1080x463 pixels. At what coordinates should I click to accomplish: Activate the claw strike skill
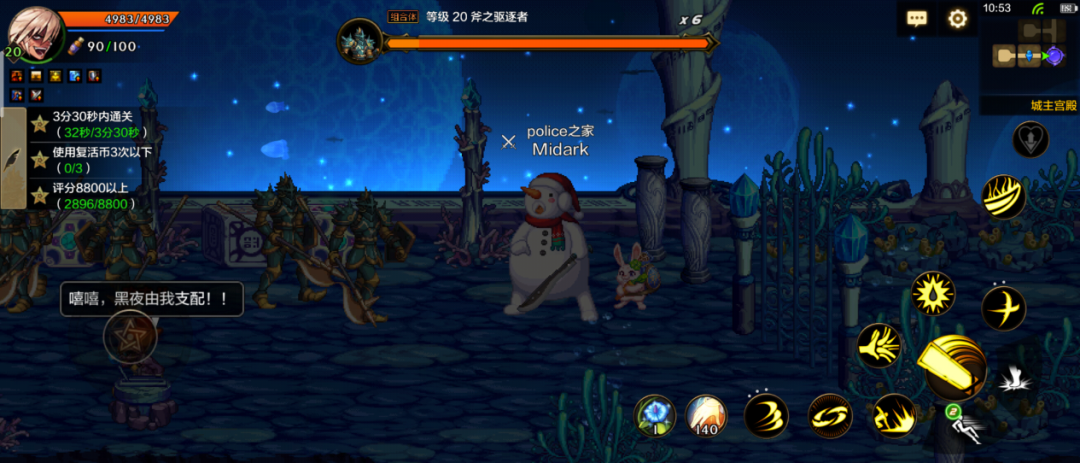880,346
